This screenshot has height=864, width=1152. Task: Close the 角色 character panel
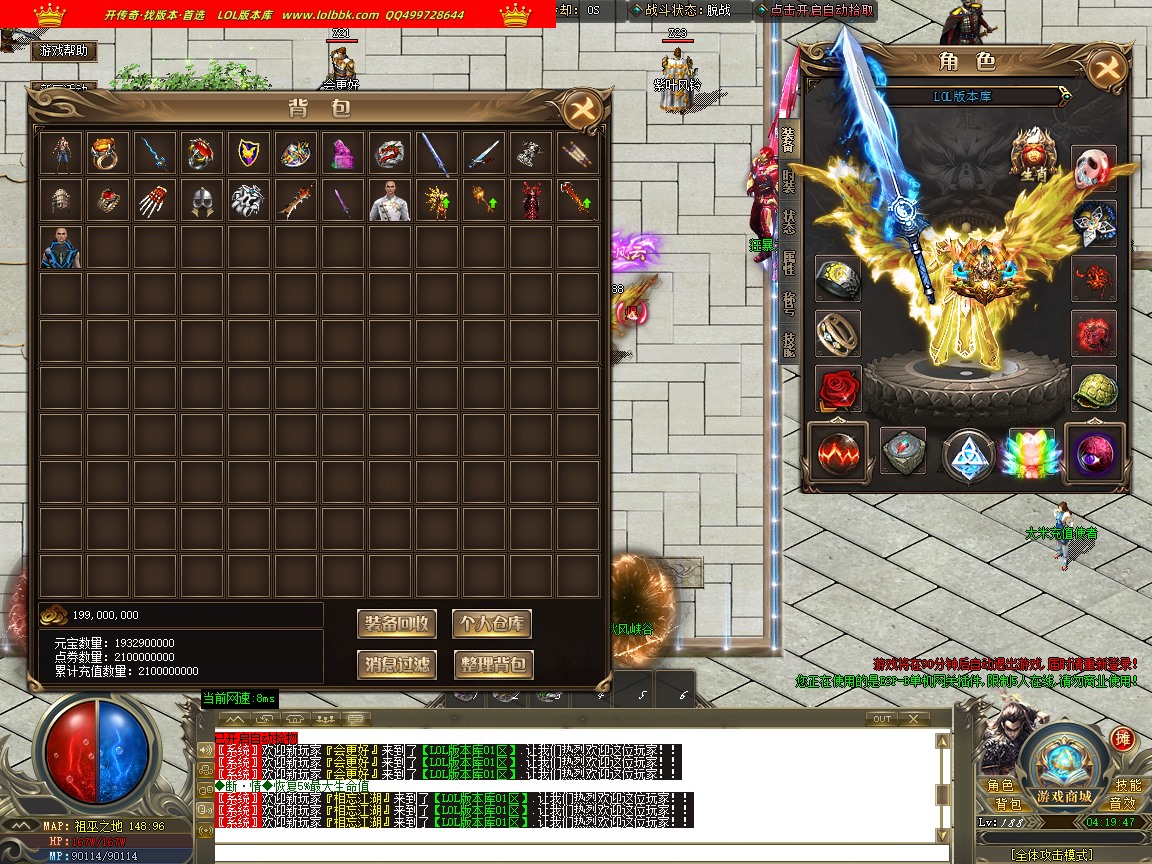1105,68
